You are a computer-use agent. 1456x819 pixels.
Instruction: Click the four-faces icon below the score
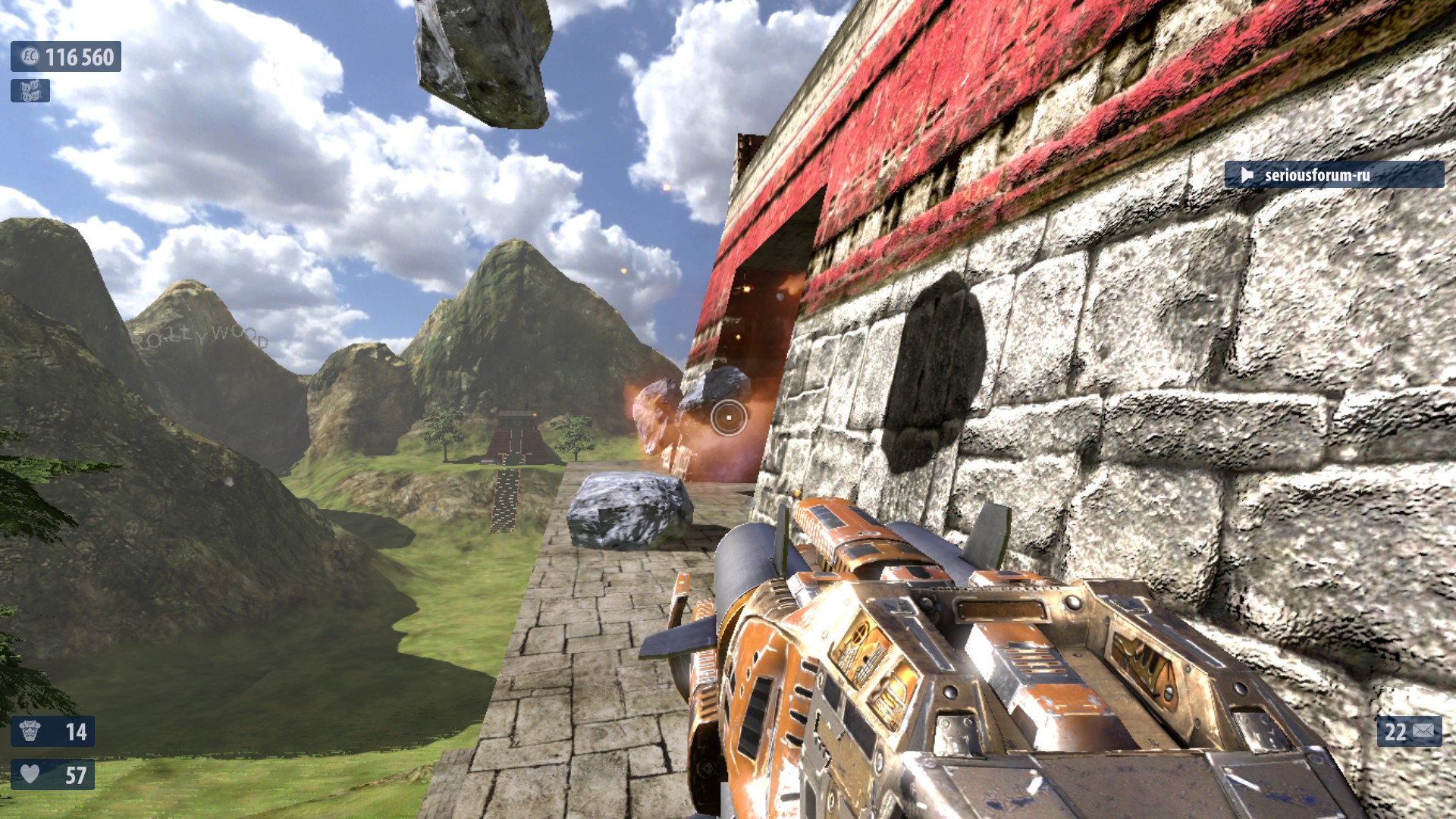[x=30, y=91]
